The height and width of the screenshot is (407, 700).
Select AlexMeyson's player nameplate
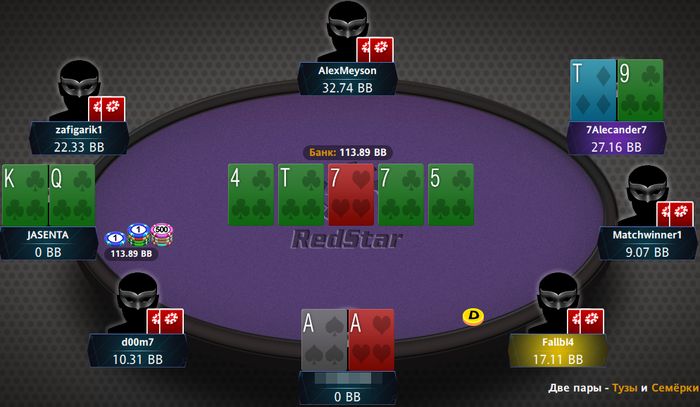(x=347, y=80)
